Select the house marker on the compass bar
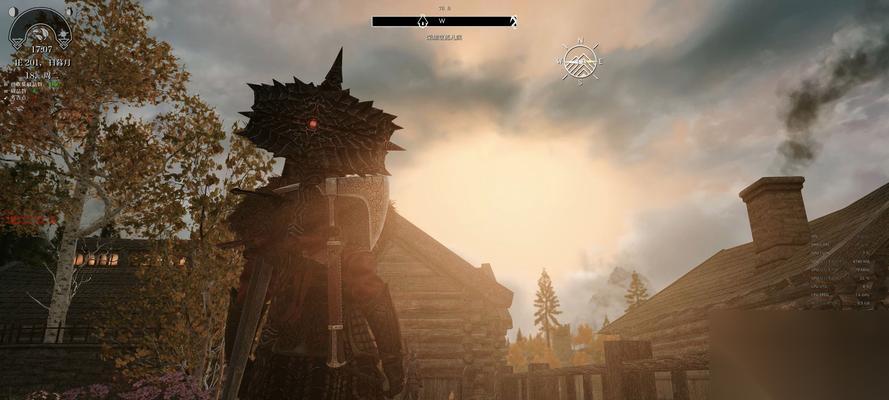Viewport: 889px width, 400px height. 423,21
